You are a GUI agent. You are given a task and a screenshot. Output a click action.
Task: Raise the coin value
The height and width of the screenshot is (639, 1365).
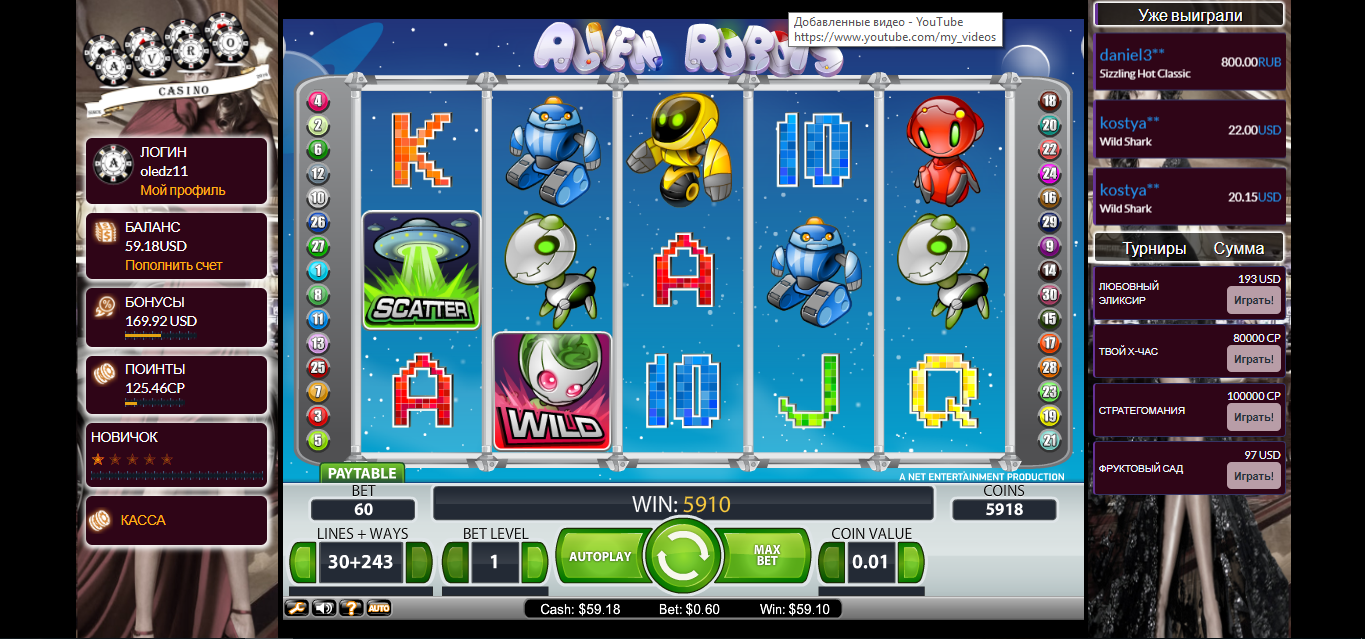point(912,562)
